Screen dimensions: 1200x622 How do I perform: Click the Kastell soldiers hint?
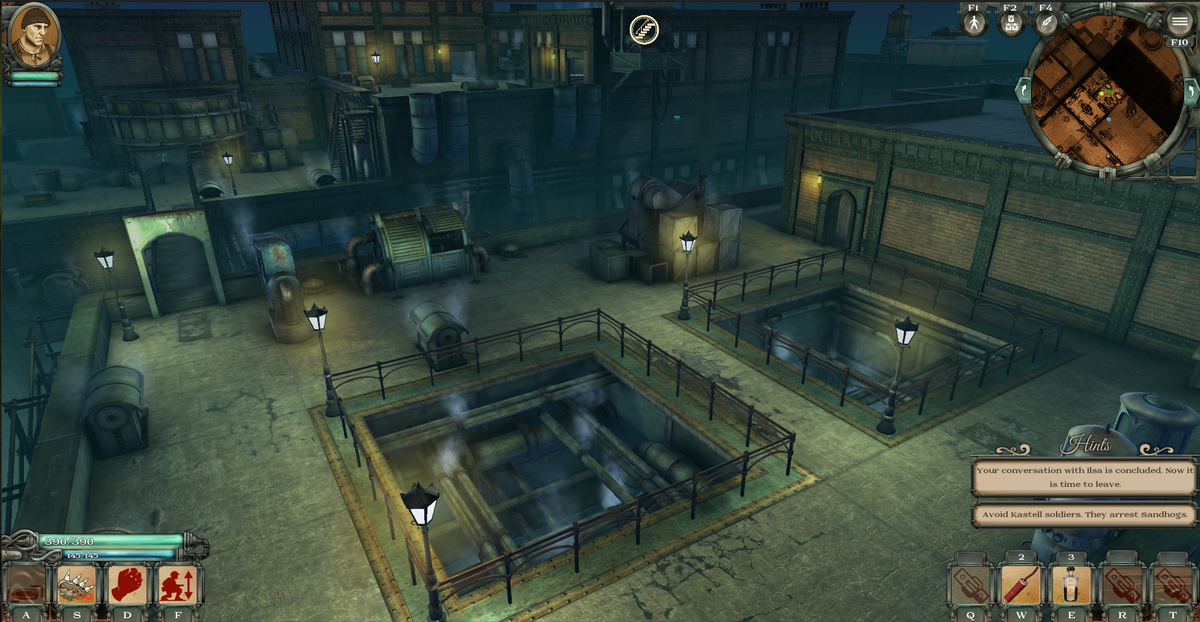point(1085,516)
